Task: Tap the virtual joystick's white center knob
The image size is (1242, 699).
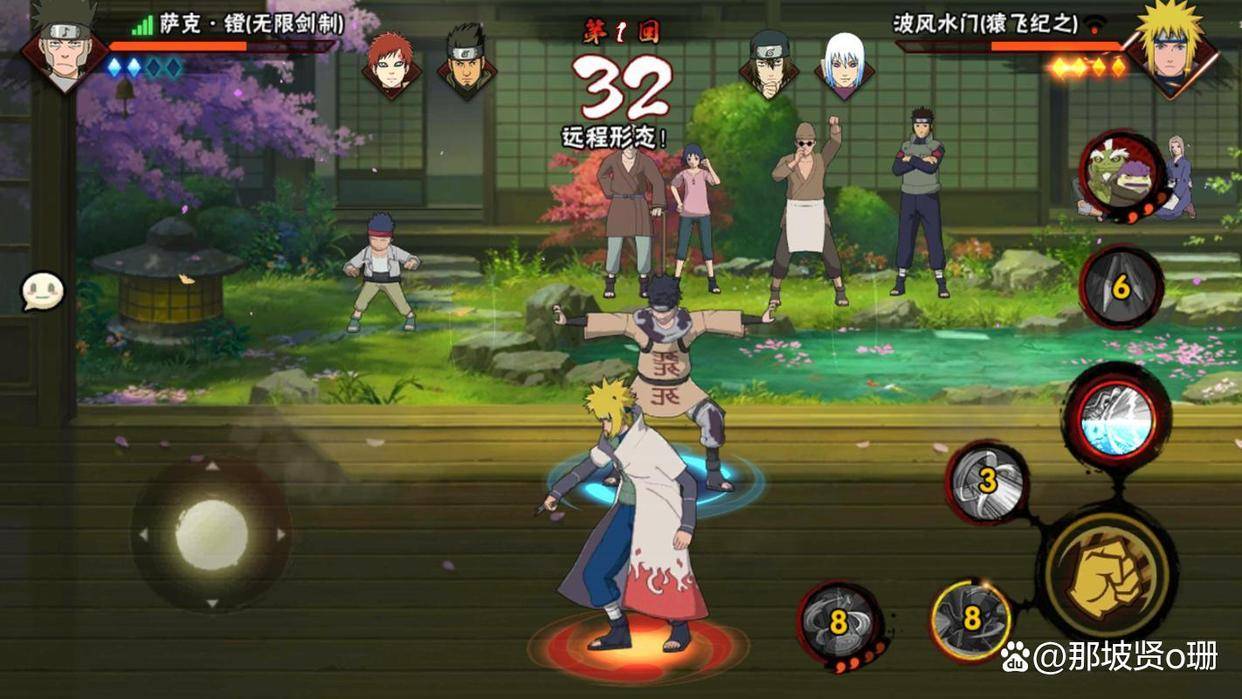Action: [212, 535]
